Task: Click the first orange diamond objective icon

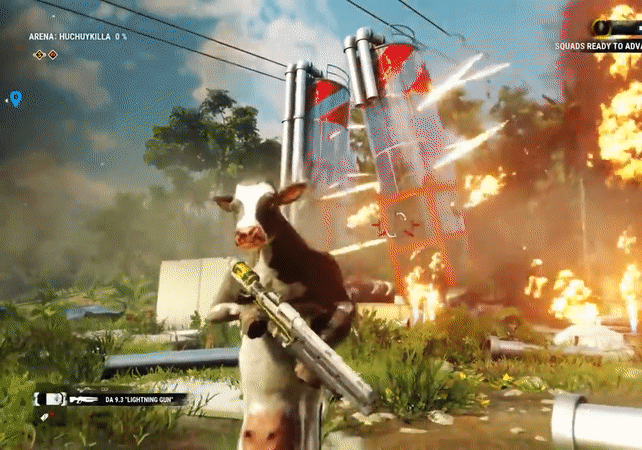Action: point(40,54)
